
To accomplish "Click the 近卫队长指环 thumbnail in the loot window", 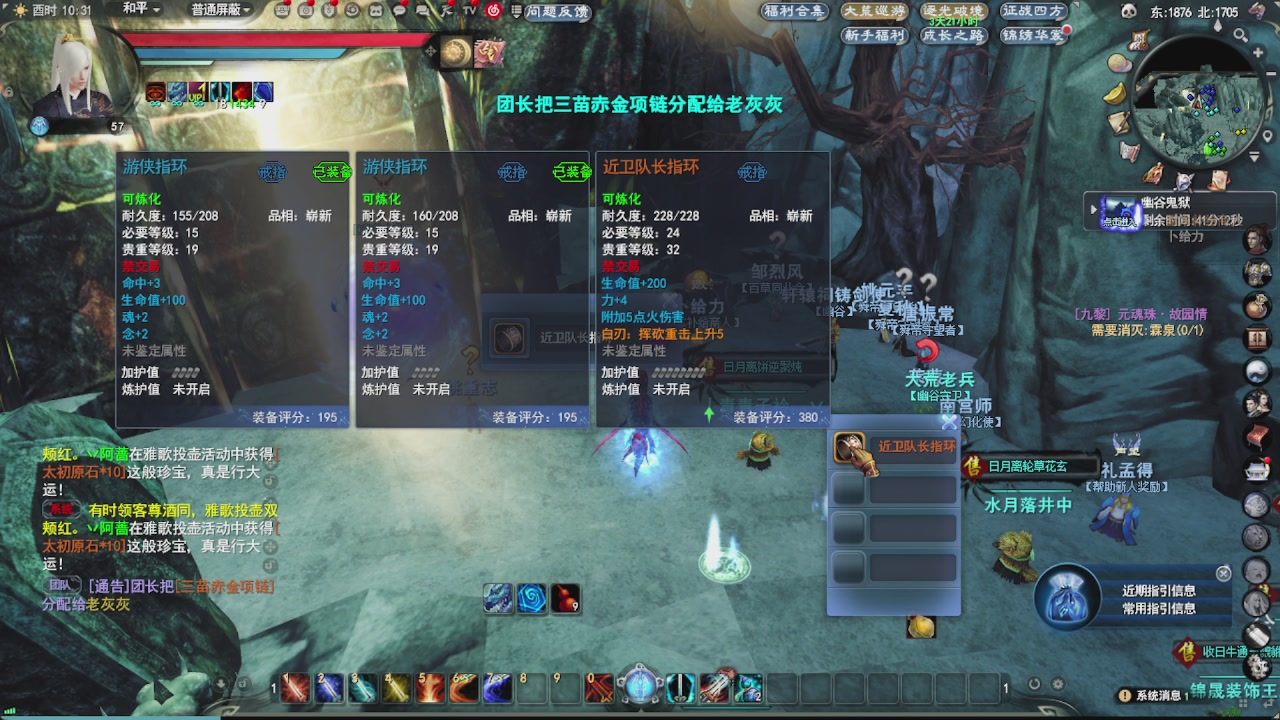I will click(x=849, y=447).
